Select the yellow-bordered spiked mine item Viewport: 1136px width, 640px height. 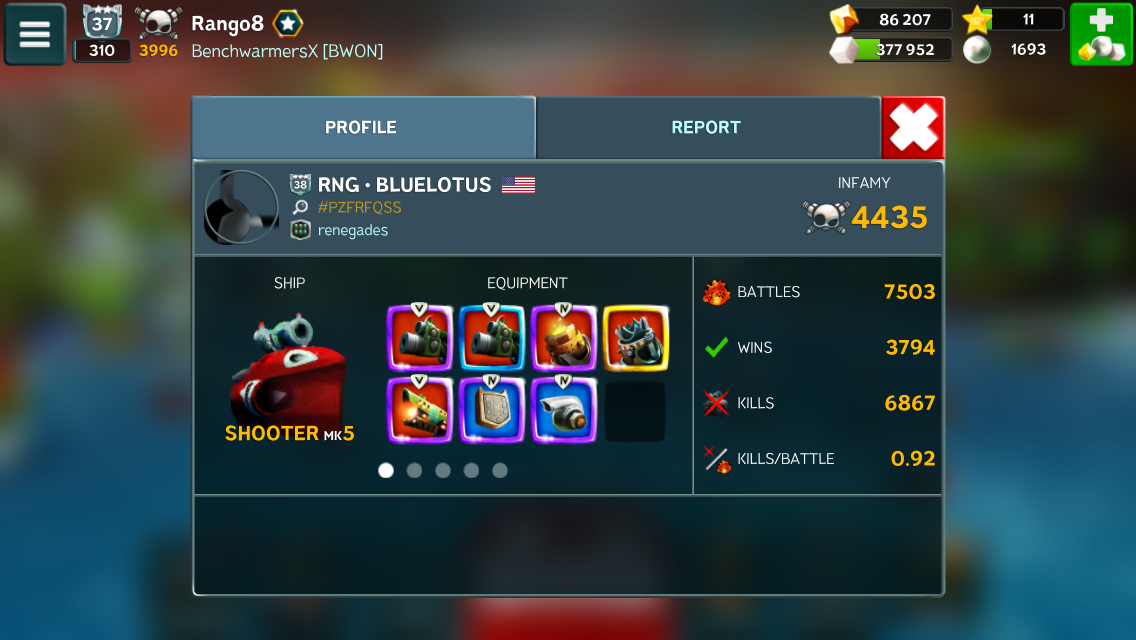(635, 338)
